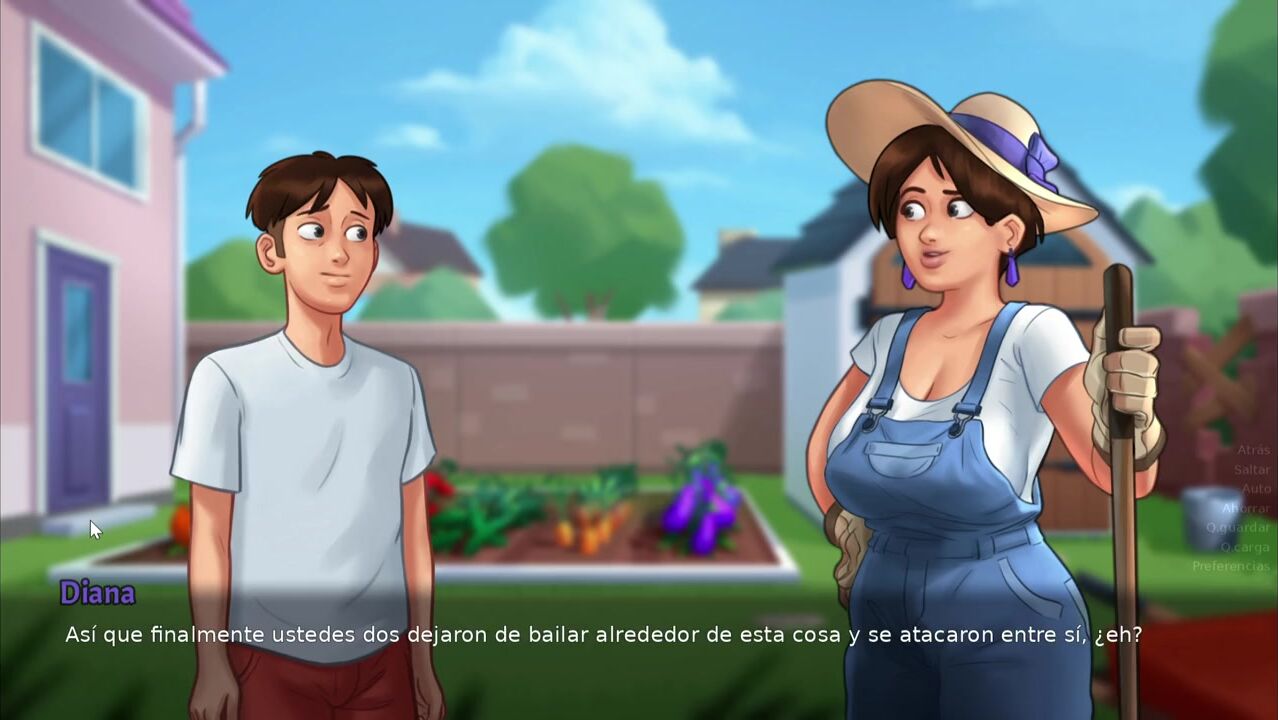Toggle Auto dialogue advance
This screenshot has width=1278, height=720.
tap(1255, 489)
